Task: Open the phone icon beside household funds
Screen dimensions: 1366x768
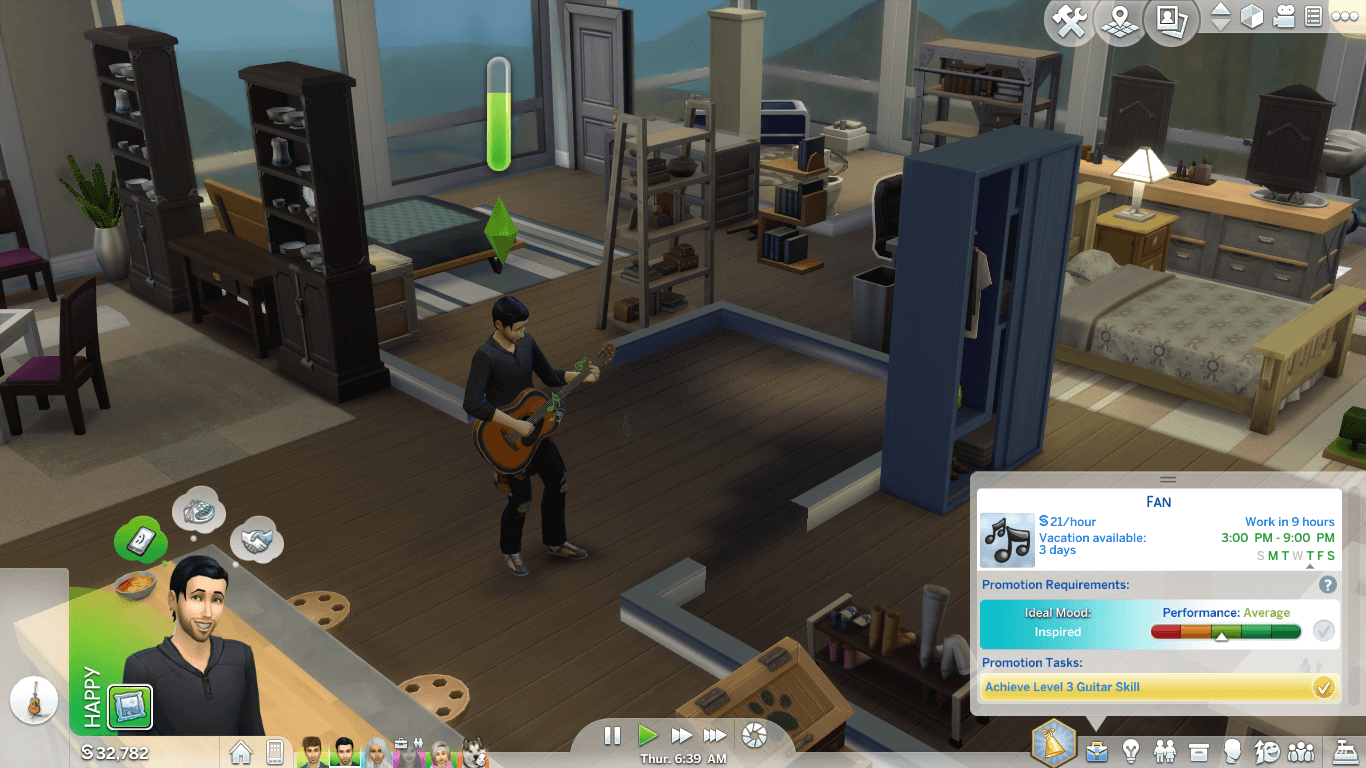Action: tap(274, 751)
